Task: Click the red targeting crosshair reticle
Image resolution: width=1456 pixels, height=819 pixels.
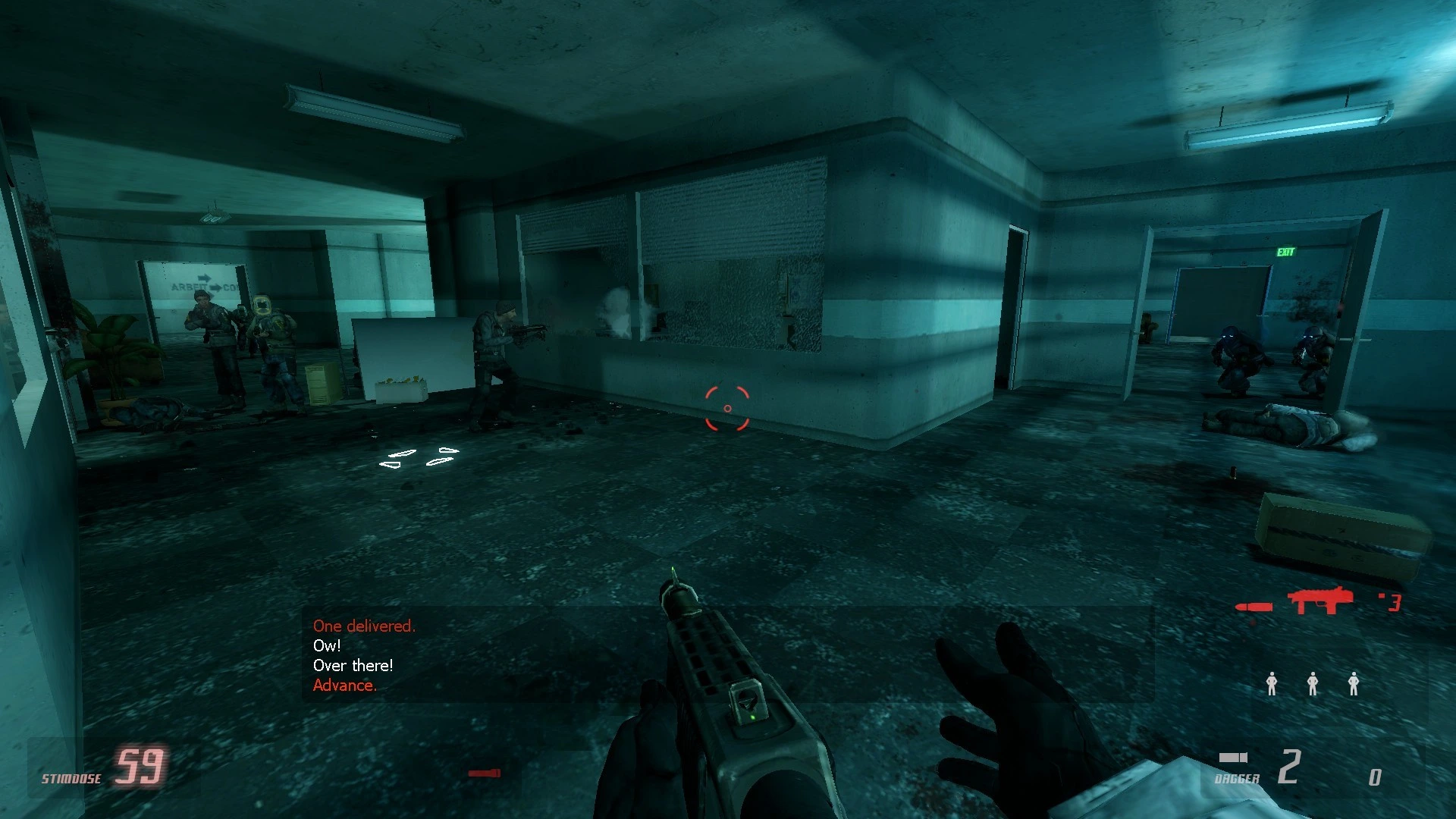Action: click(726, 408)
